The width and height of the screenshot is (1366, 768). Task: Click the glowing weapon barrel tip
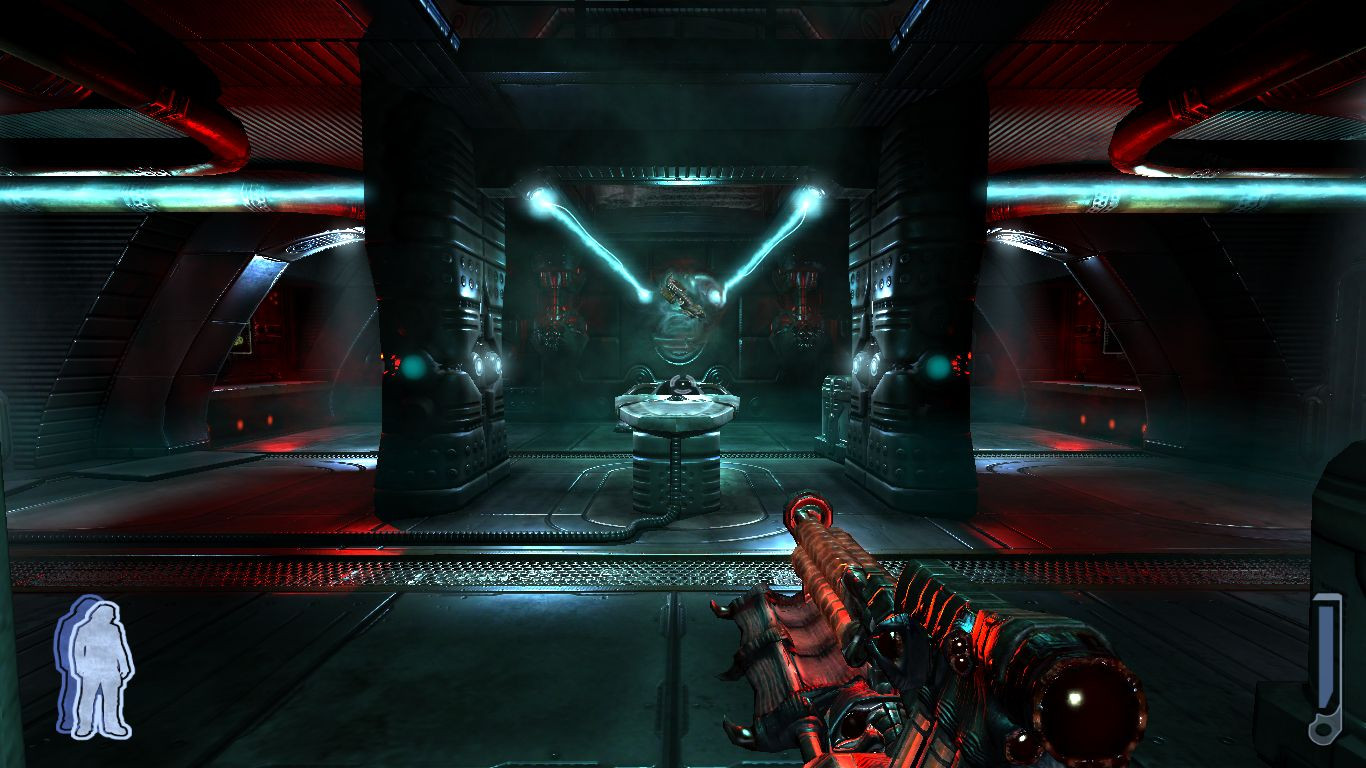point(806,512)
